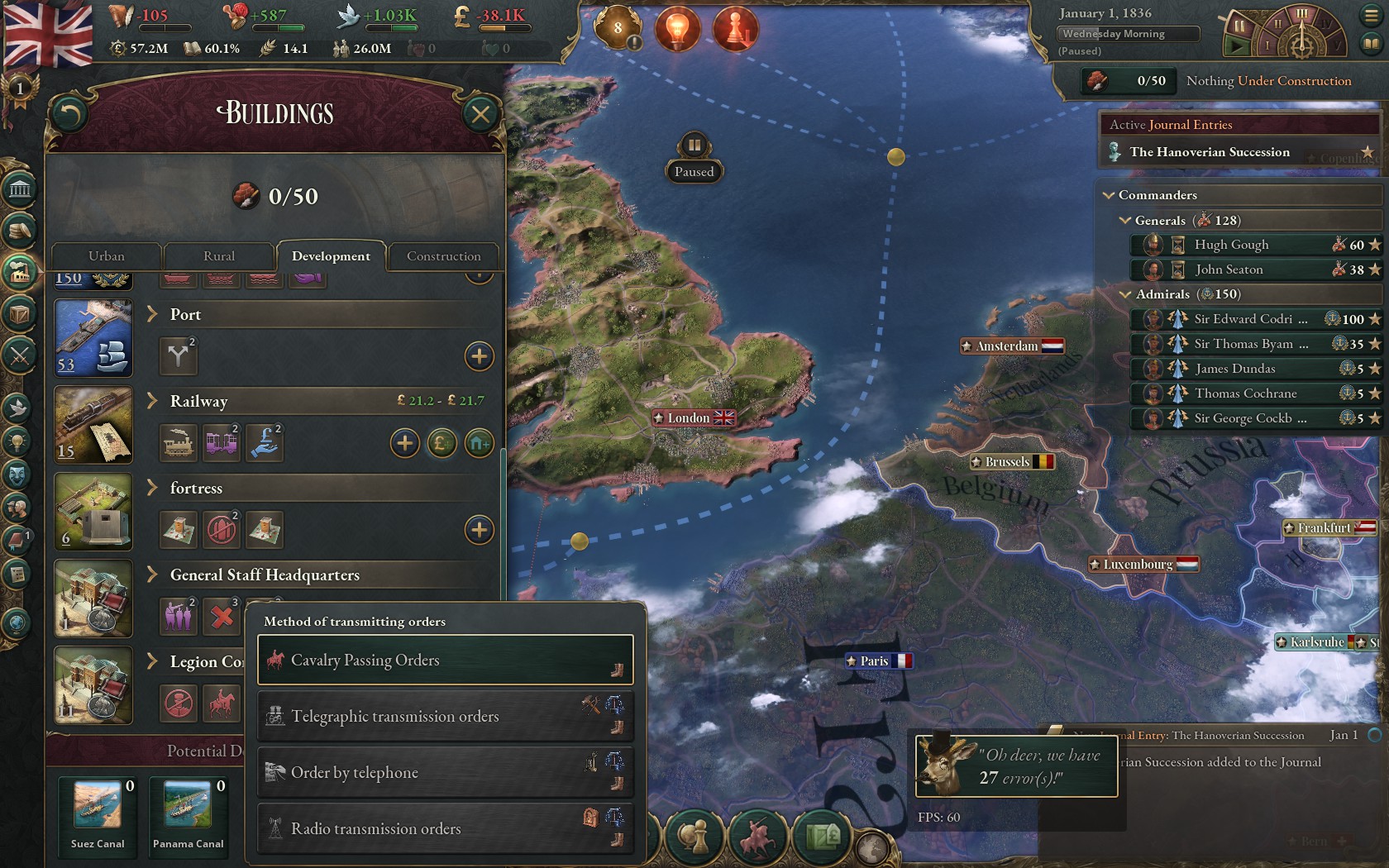Image resolution: width=1389 pixels, height=868 pixels.
Task: Select general Hugh Gough
Action: pyautogui.click(x=1231, y=245)
